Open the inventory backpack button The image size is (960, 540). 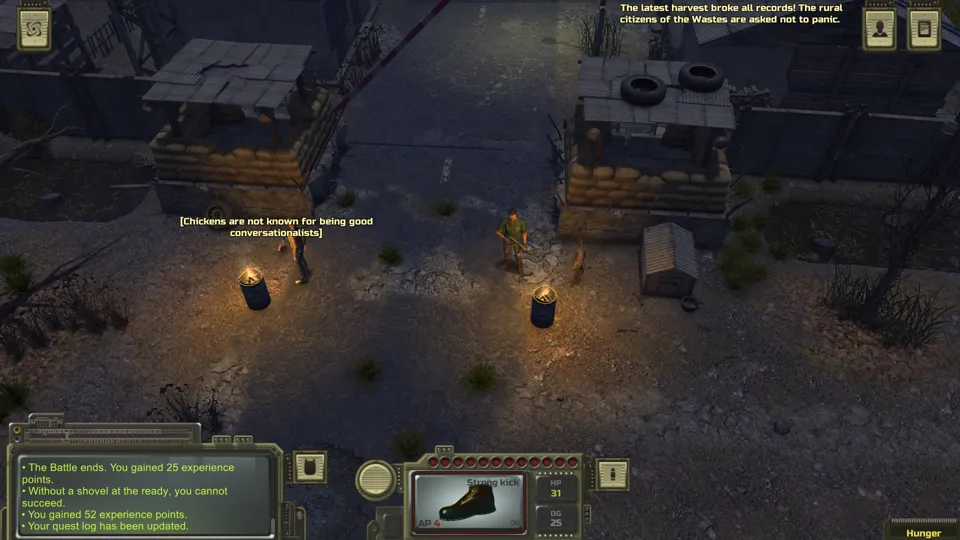pos(309,467)
